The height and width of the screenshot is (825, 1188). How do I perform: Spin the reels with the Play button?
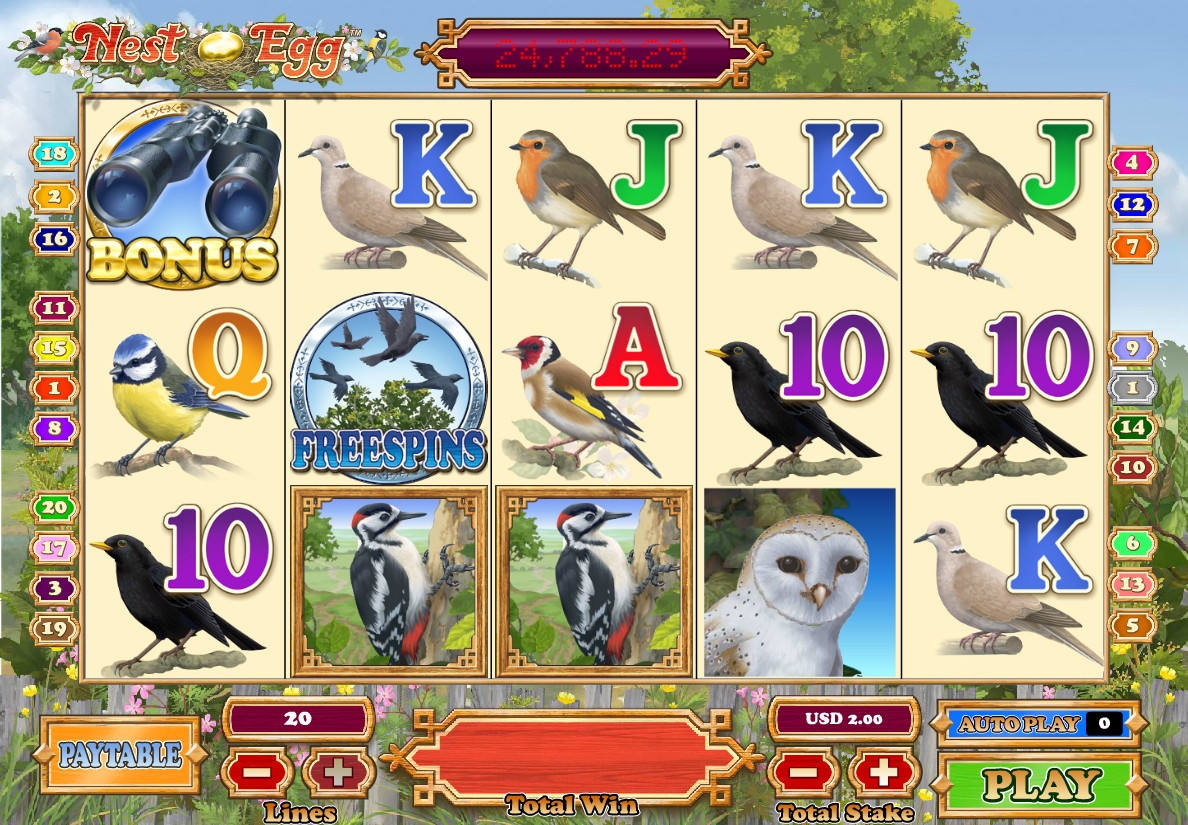point(1041,784)
